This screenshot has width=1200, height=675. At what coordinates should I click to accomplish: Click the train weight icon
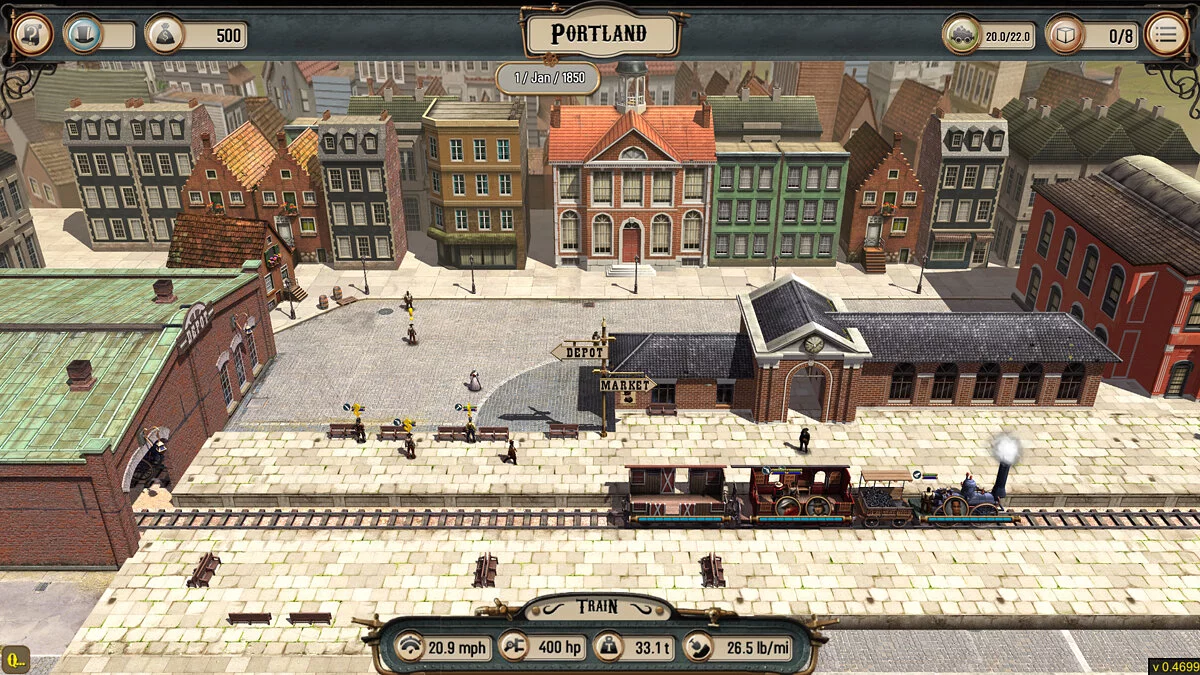607,648
